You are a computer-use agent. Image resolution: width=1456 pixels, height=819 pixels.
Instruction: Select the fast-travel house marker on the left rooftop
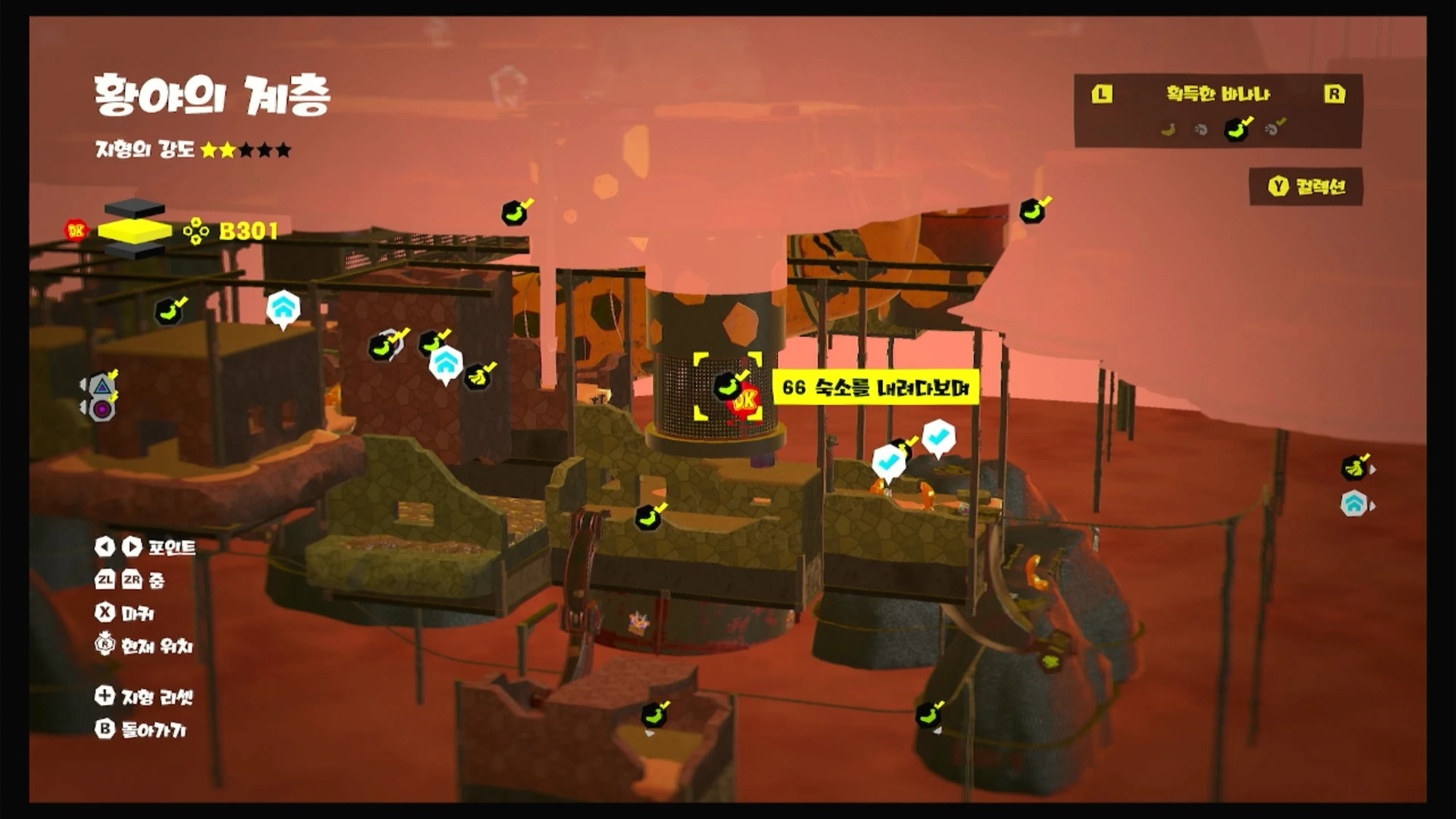pos(283,308)
